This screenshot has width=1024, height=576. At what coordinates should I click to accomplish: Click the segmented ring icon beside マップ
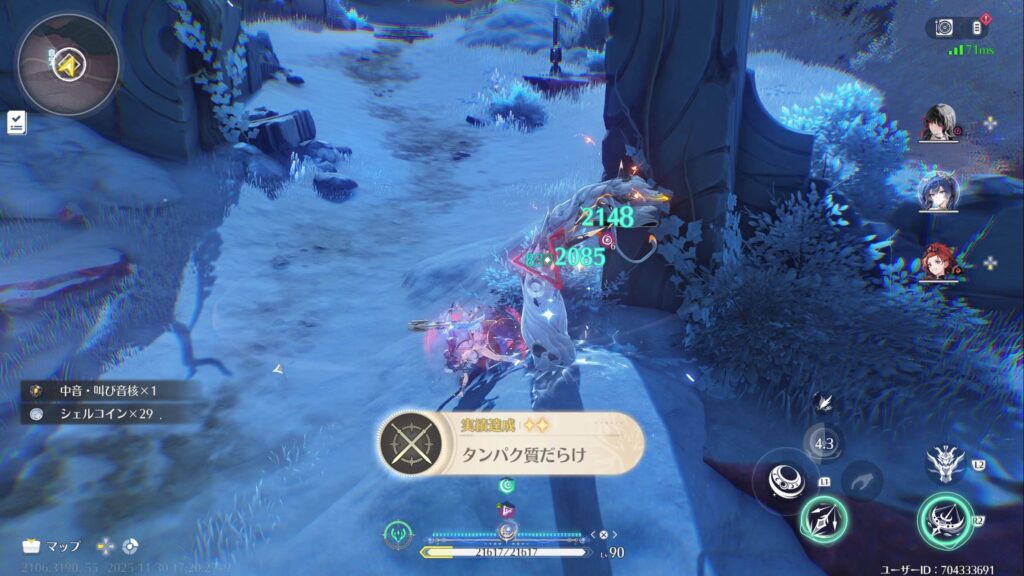tap(128, 546)
